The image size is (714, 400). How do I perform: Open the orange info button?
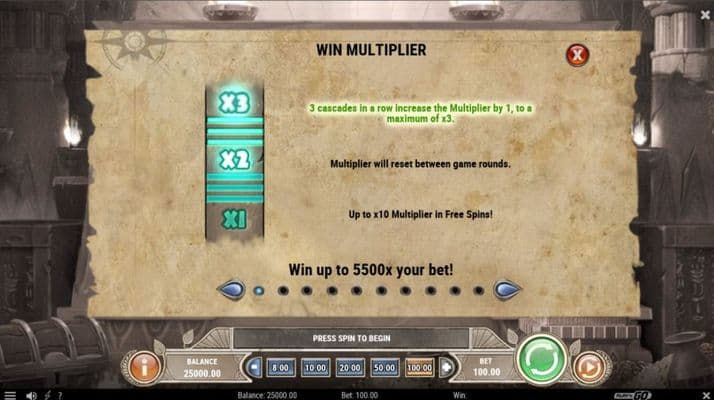click(144, 367)
